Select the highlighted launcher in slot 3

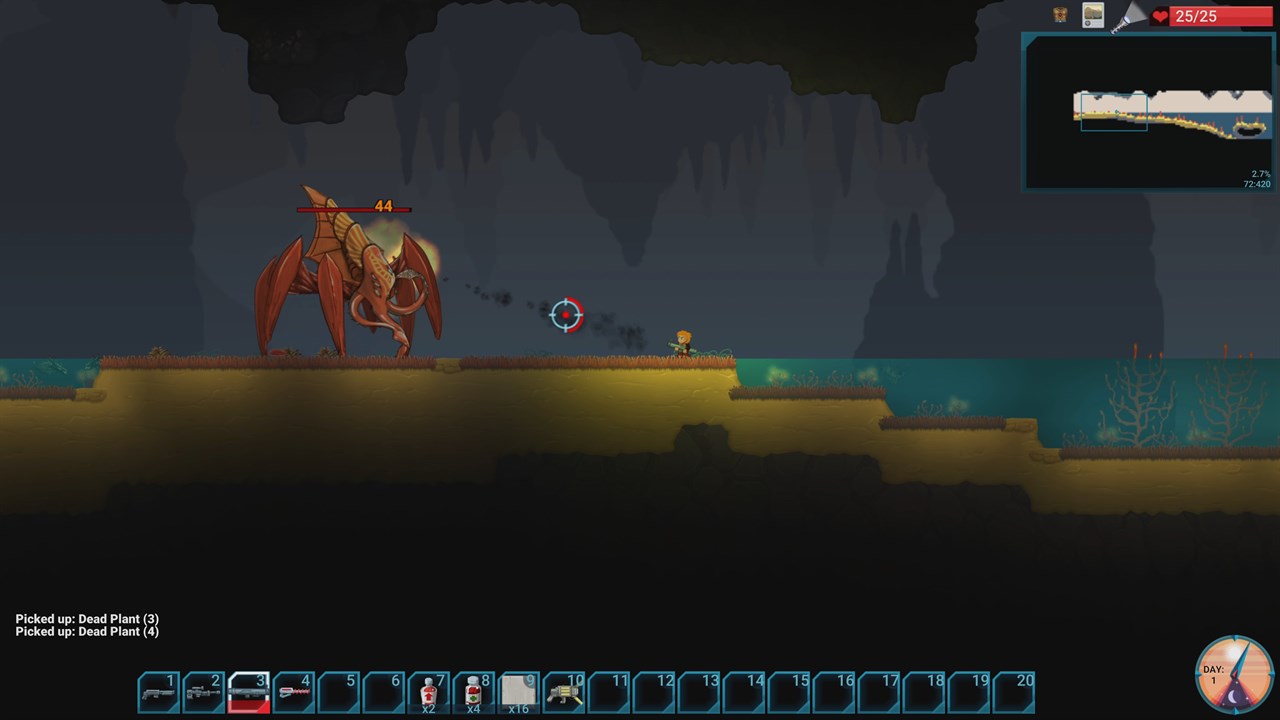[x=249, y=692]
